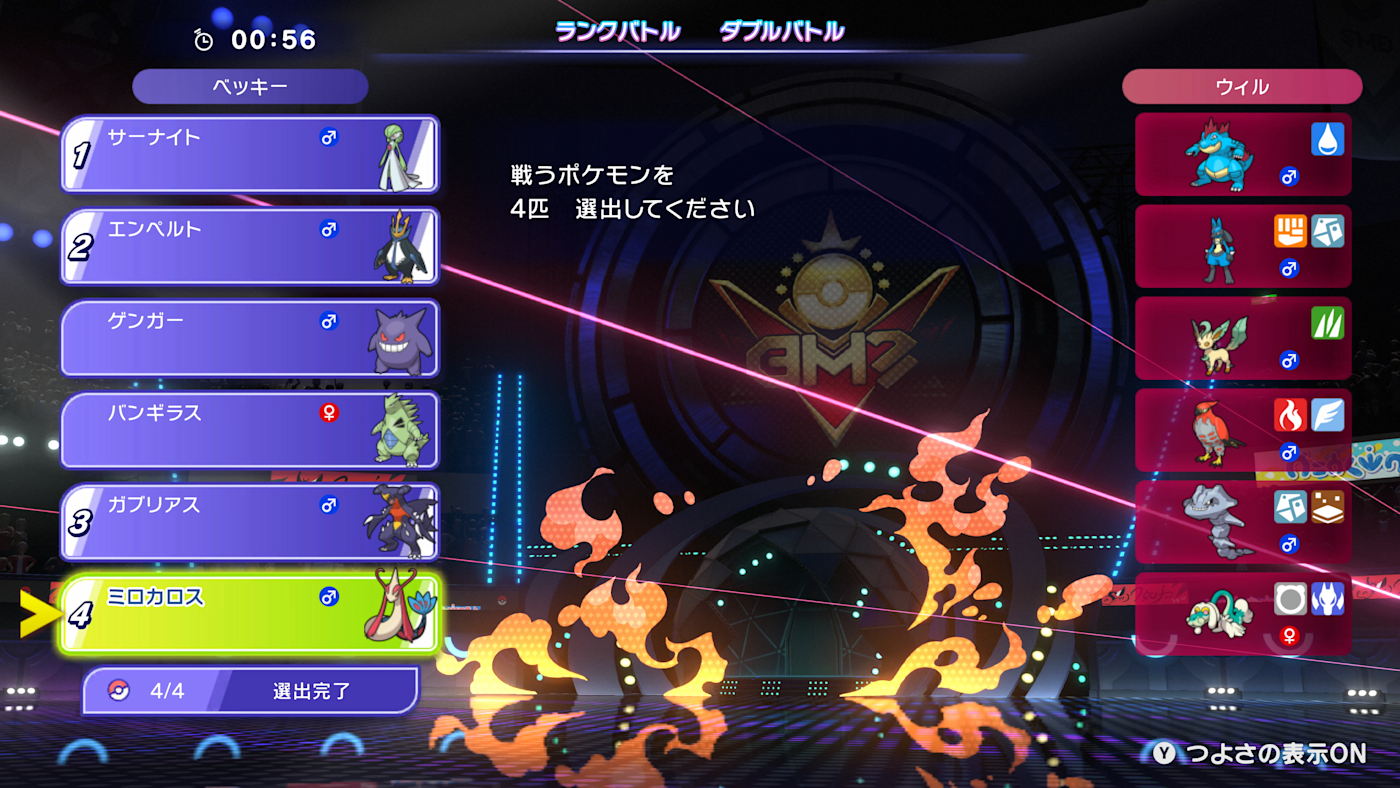Check opponent's Drampa card
Viewport: 1400px width, 788px height.
coord(1243,614)
